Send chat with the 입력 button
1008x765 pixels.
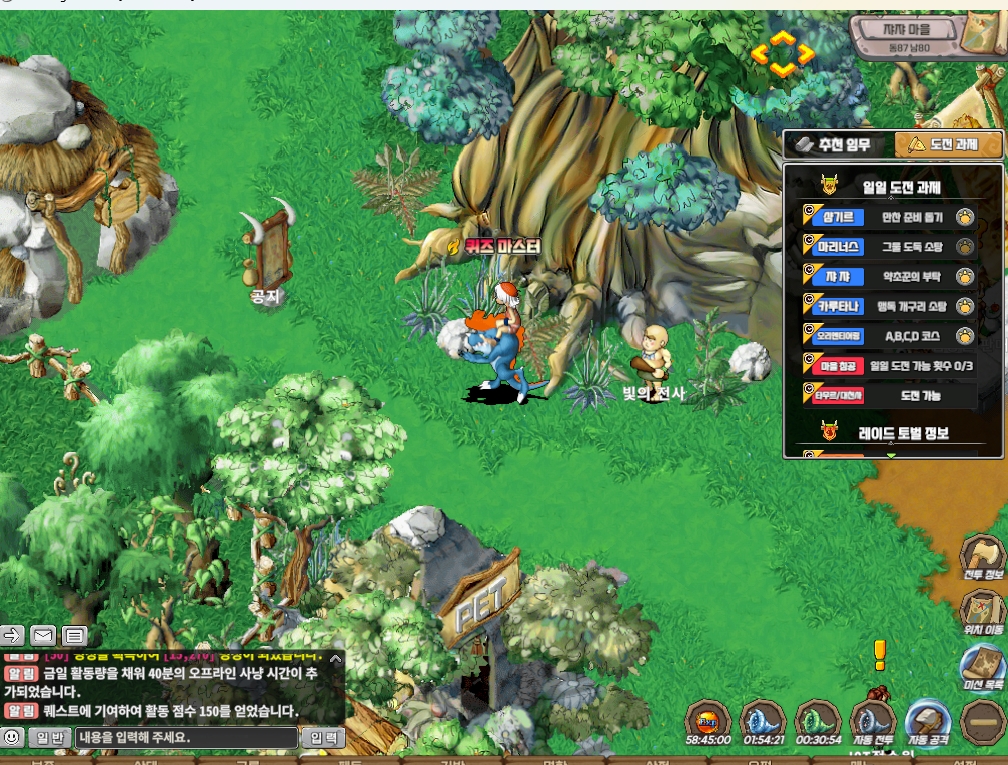click(323, 738)
